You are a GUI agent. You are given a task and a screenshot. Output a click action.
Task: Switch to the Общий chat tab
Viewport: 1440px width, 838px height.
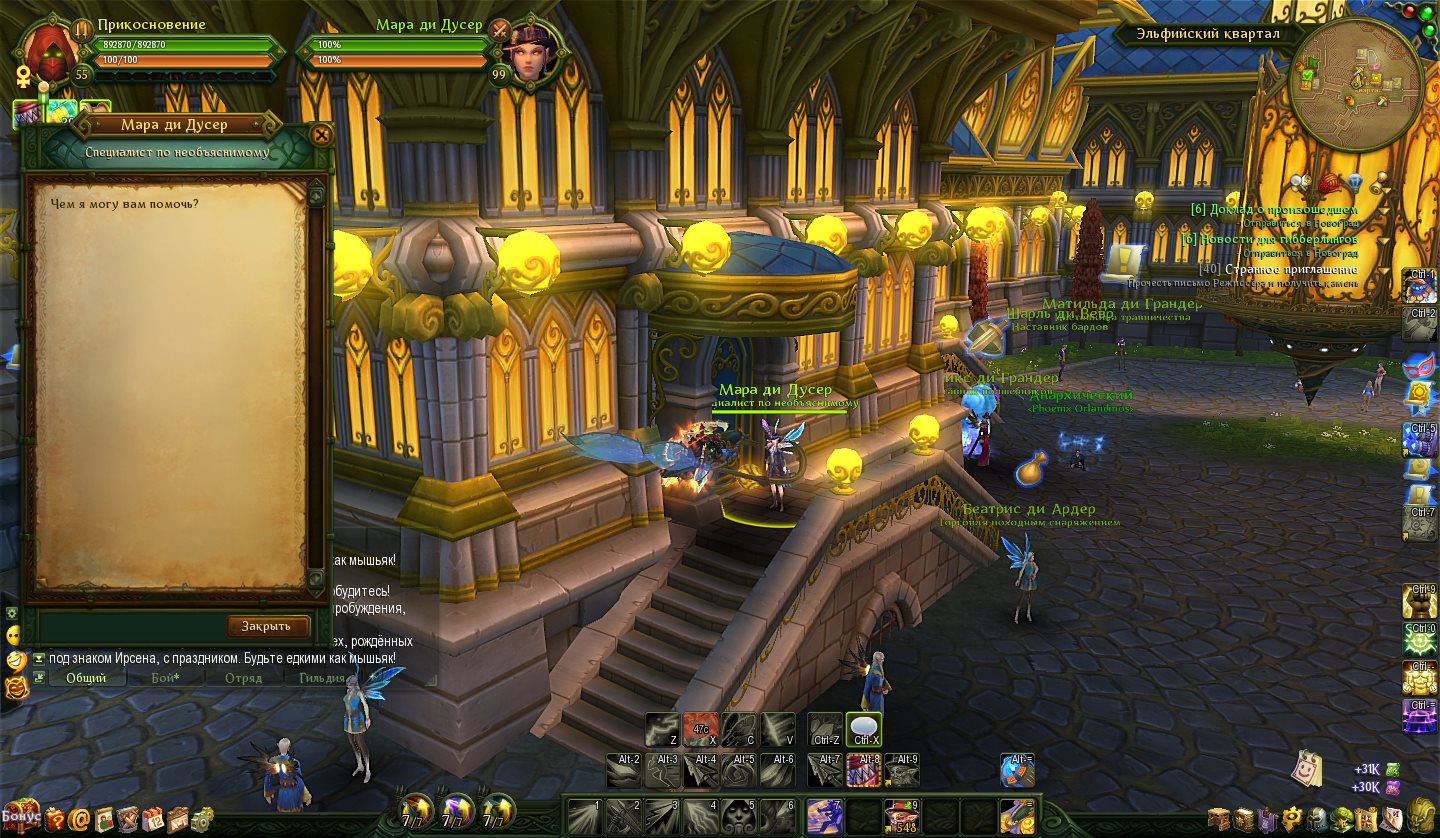tap(86, 678)
